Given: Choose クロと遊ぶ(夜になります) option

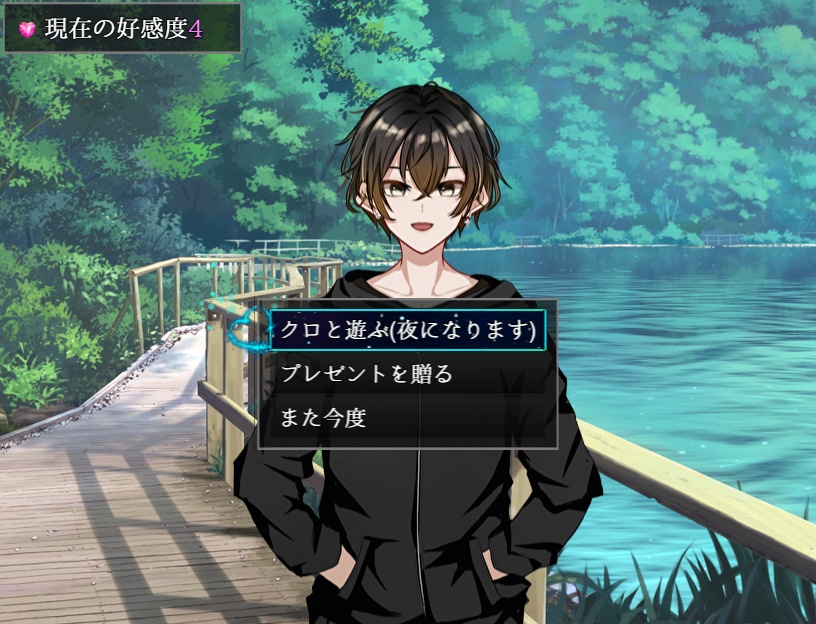Looking at the screenshot, I should [x=408, y=331].
